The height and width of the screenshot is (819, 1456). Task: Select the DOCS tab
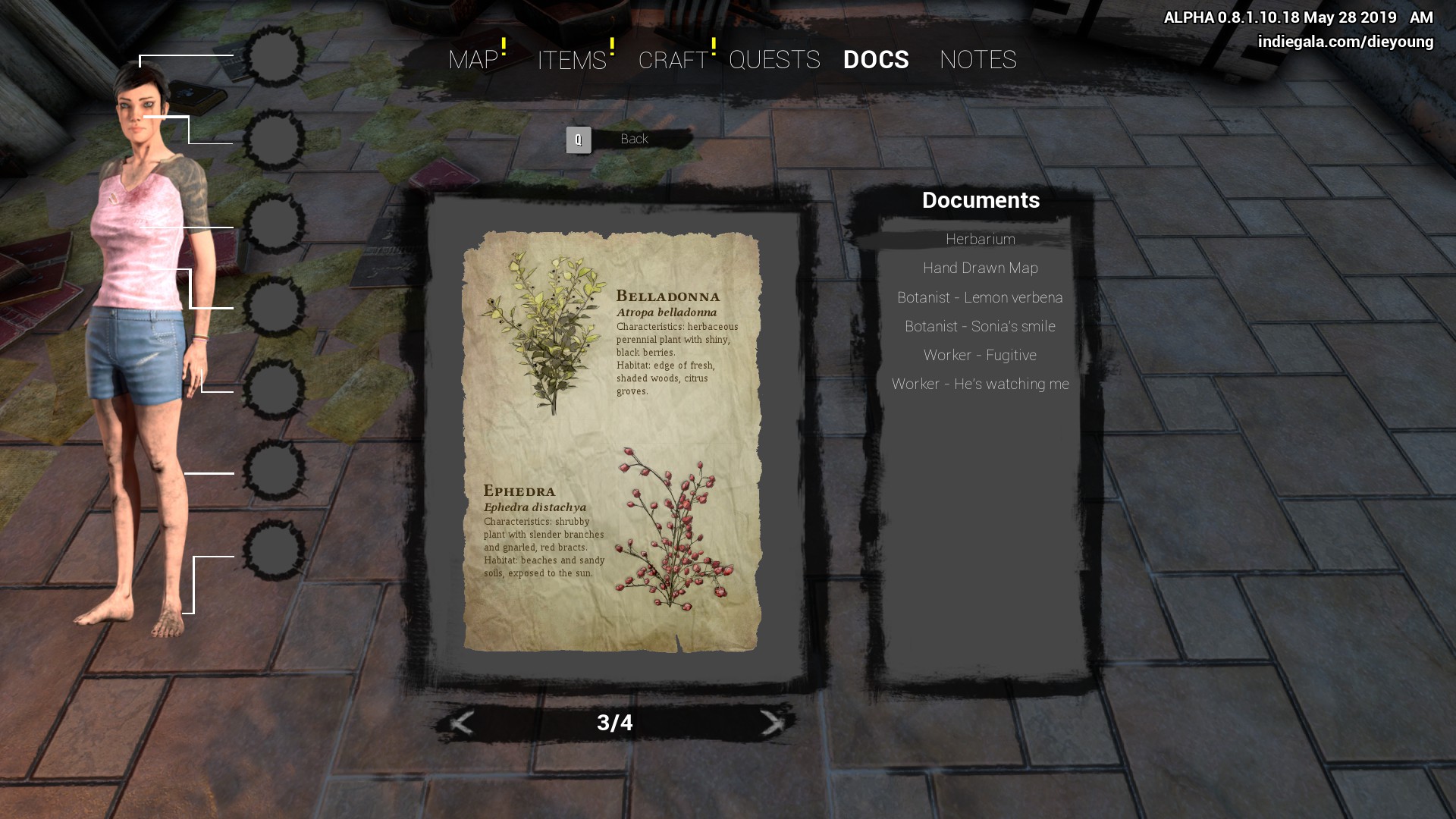(876, 60)
